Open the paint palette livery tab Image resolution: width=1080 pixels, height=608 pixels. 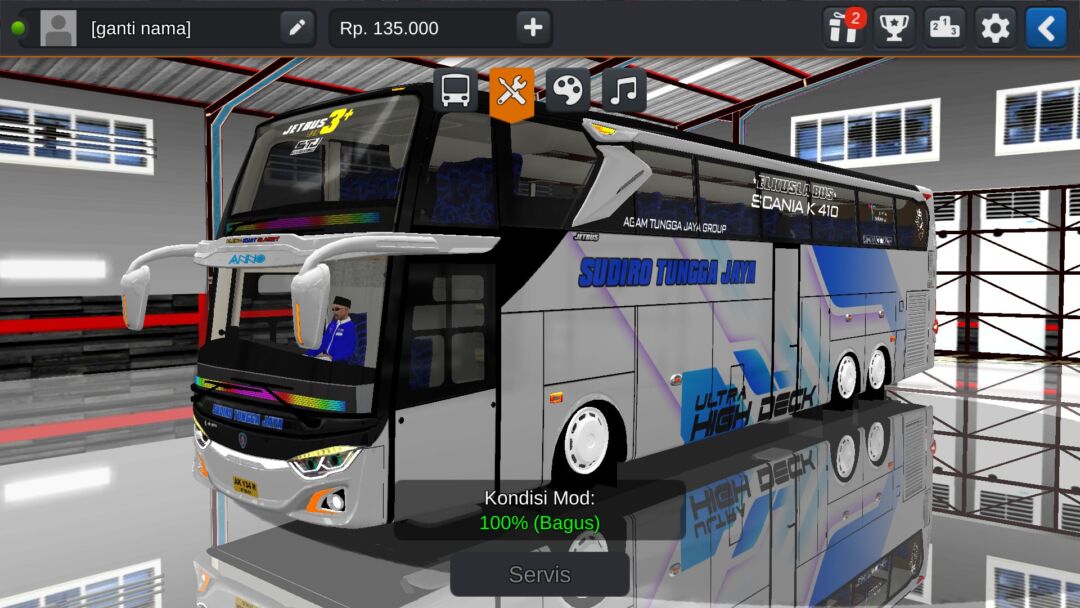(567, 91)
